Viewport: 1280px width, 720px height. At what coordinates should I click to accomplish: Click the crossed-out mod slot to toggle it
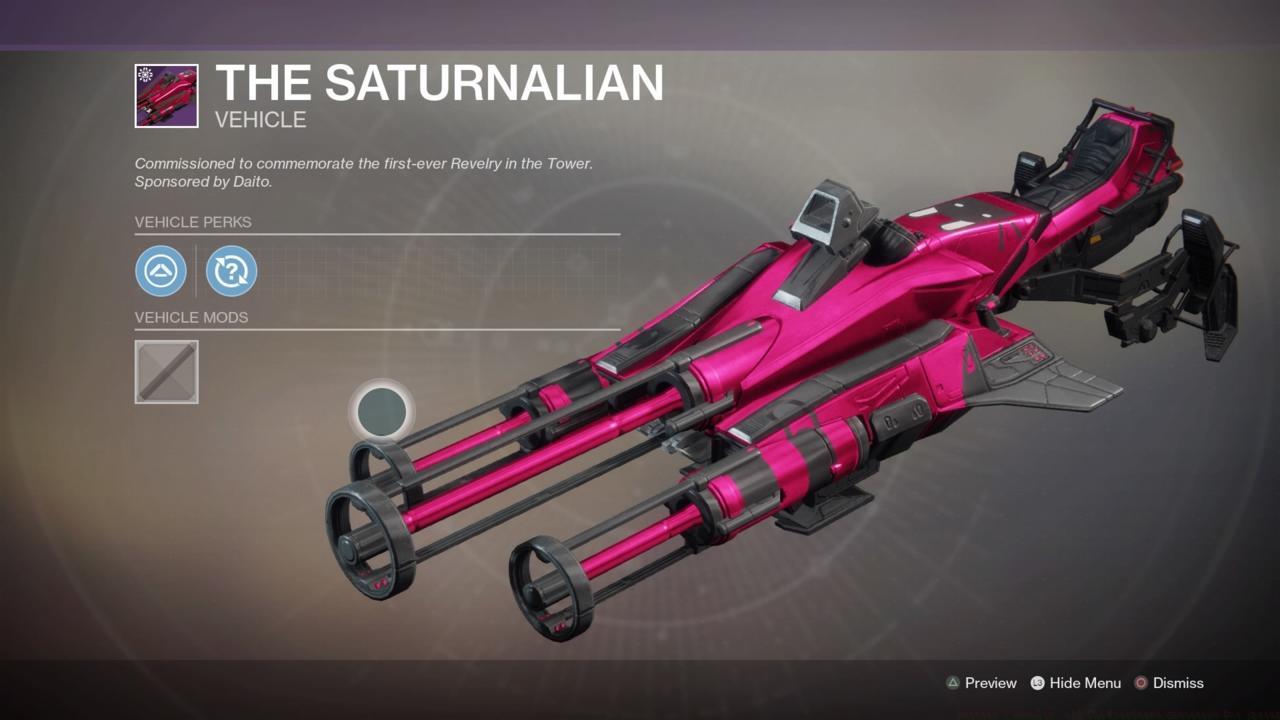coord(166,372)
